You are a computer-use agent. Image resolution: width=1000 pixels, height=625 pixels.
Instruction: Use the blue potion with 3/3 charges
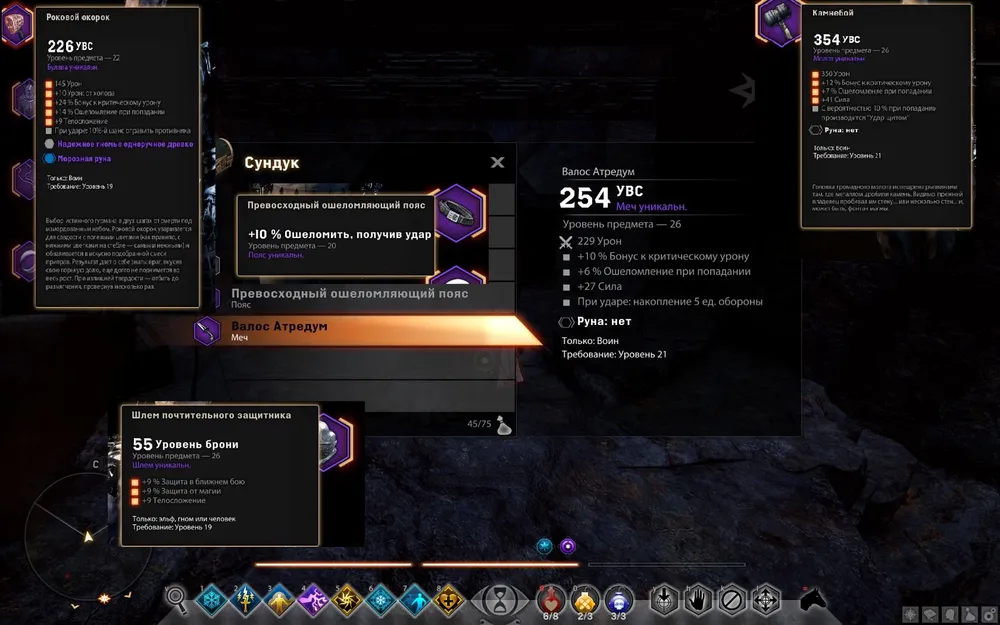[x=619, y=599]
